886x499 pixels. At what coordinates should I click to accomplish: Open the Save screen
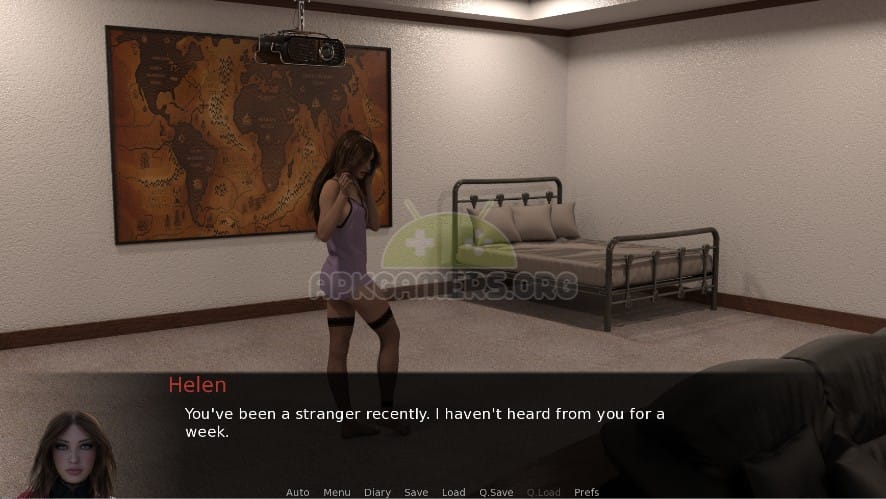click(x=416, y=492)
